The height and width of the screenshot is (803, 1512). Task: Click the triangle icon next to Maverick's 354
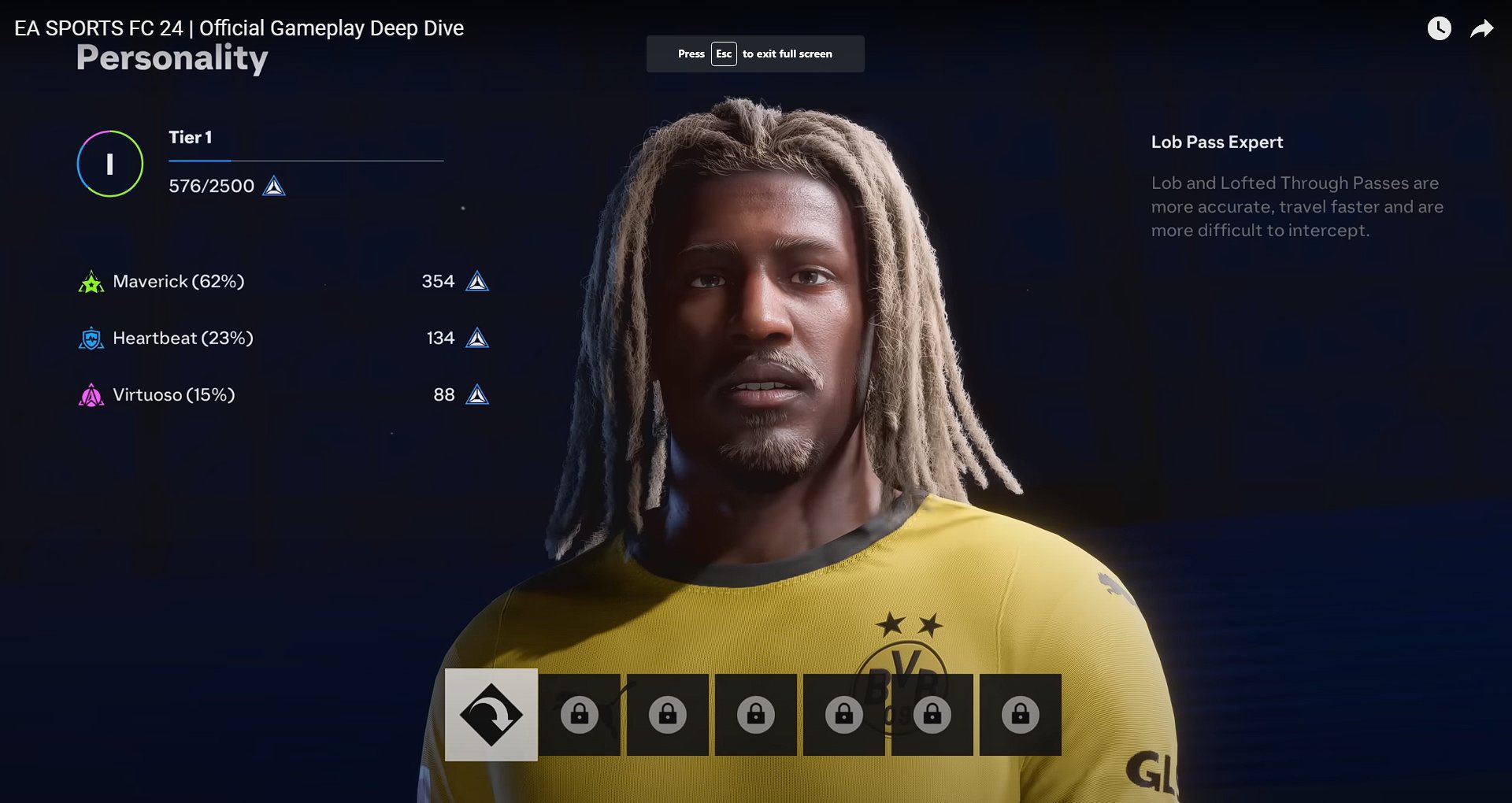(x=479, y=281)
